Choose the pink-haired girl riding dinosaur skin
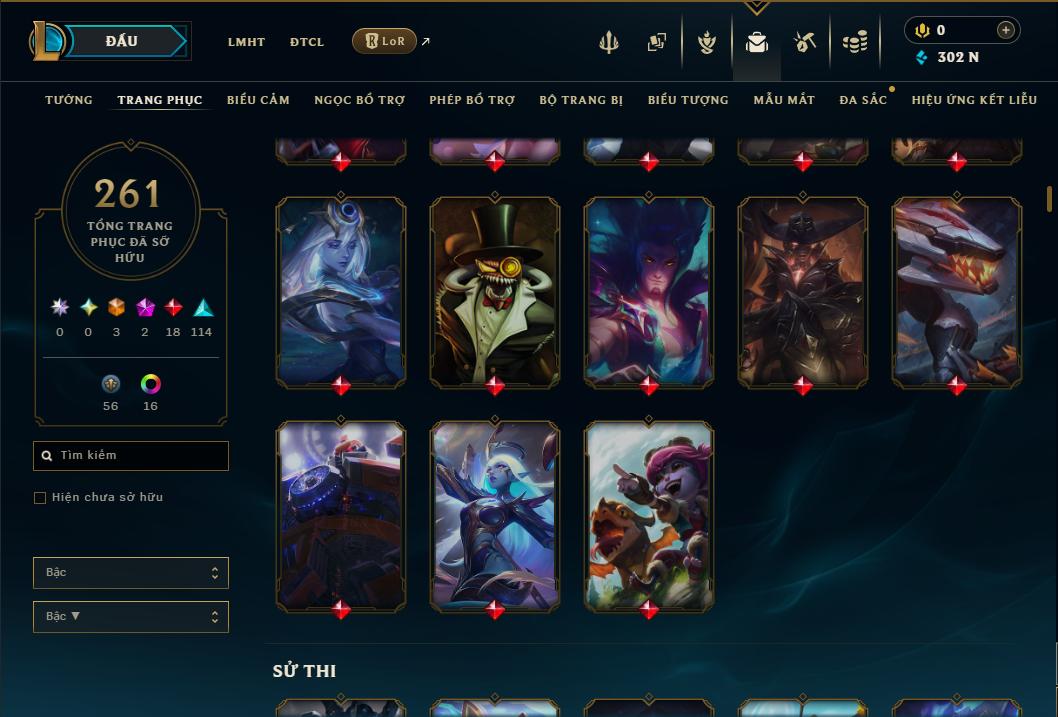The image size is (1058, 717). pos(649,515)
